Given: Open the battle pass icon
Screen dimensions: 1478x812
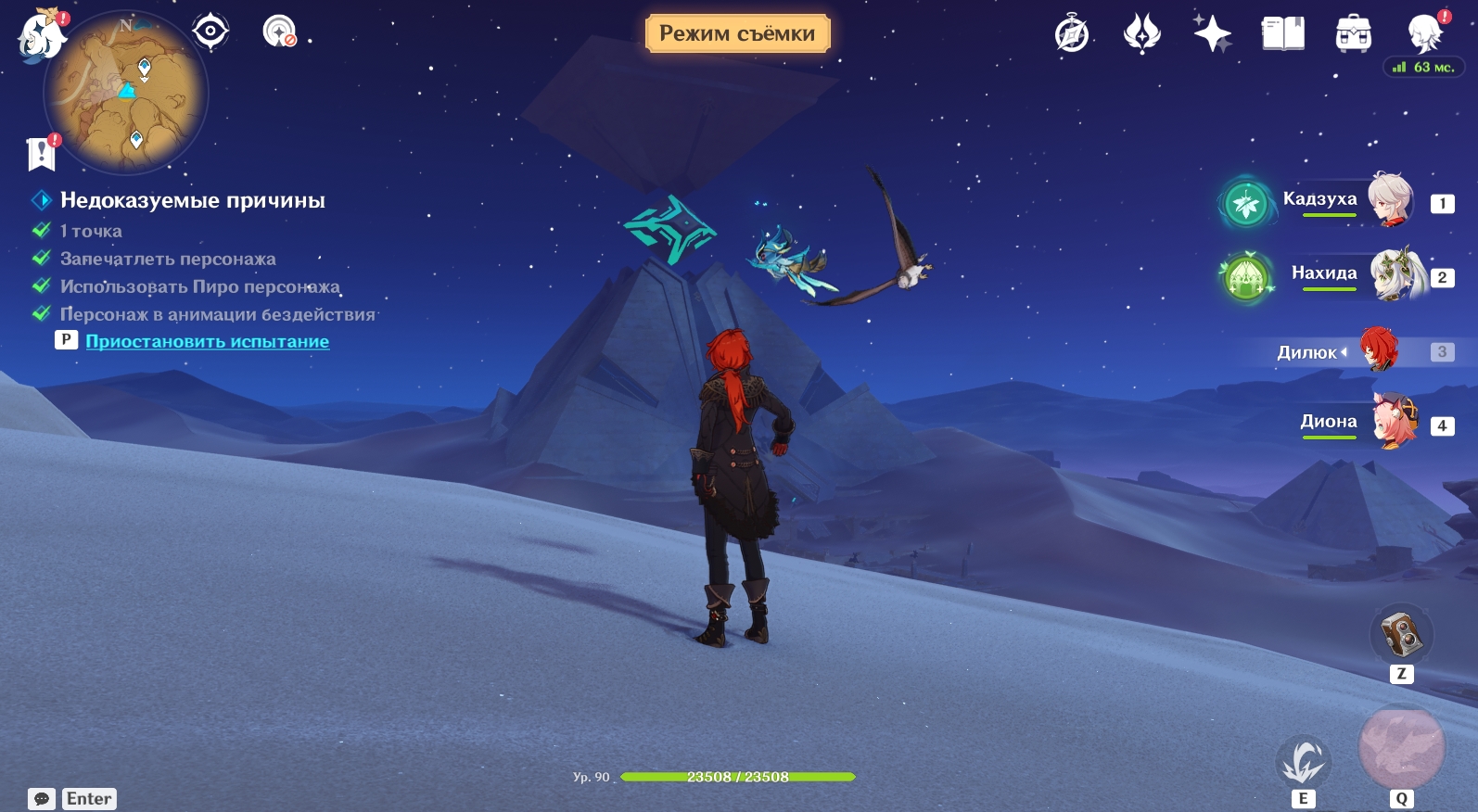Looking at the screenshot, I should click(1141, 34).
